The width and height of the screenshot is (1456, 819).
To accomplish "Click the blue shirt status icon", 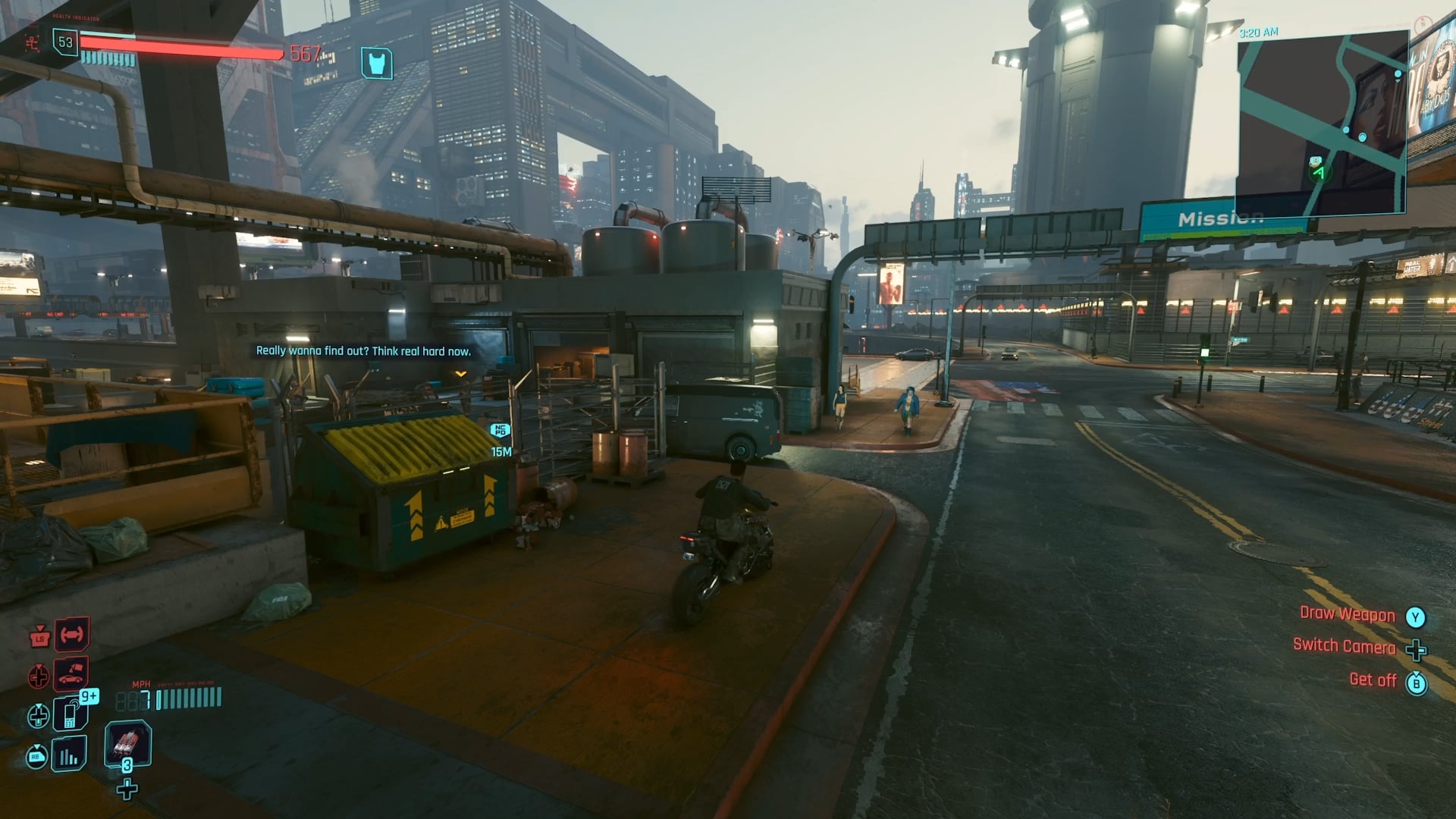I will [377, 64].
